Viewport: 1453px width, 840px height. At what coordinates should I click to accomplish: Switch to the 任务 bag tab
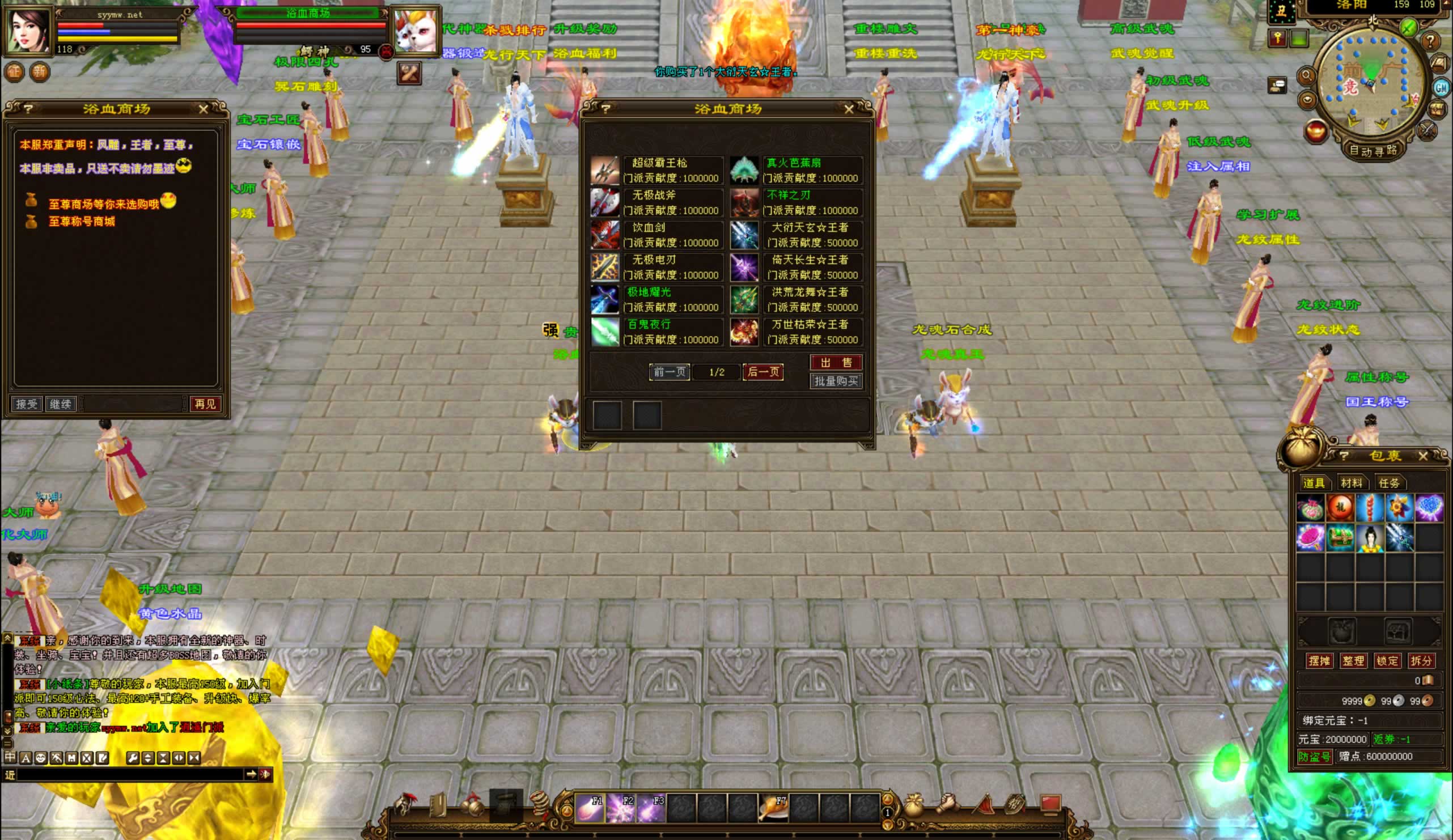pos(1388,483)
